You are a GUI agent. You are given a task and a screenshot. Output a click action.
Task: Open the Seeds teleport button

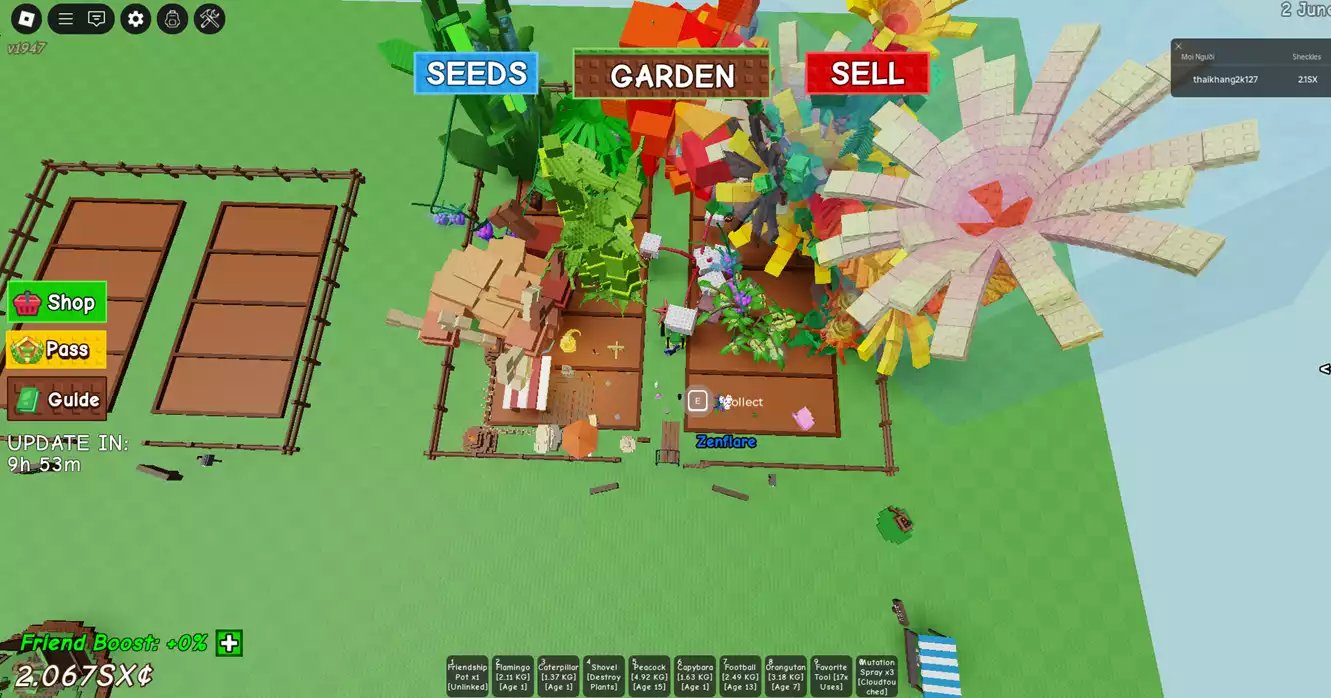click(x=476, y=74)
